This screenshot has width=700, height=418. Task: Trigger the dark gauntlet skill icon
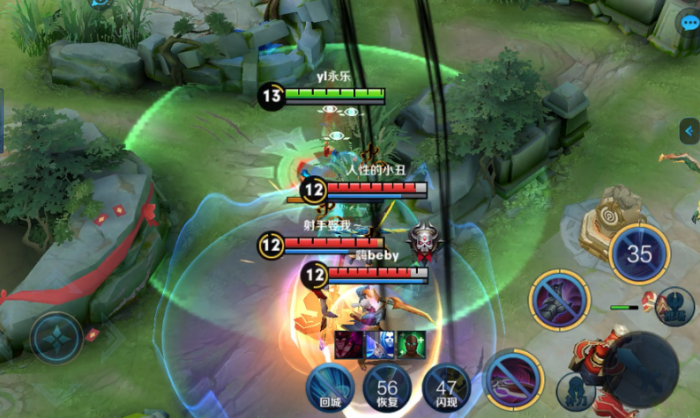560,300
